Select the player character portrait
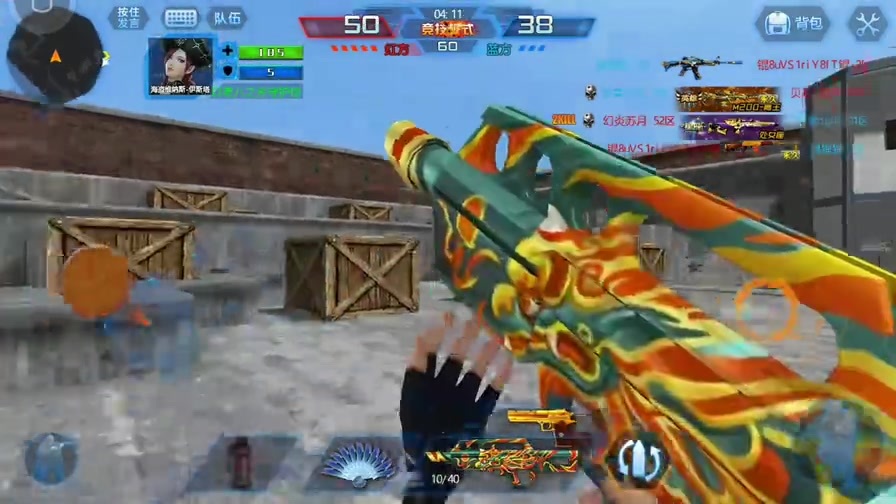Image resolution: width=896 pixels, height=504 pixels. pyautogui.click(x=181, y=64)
